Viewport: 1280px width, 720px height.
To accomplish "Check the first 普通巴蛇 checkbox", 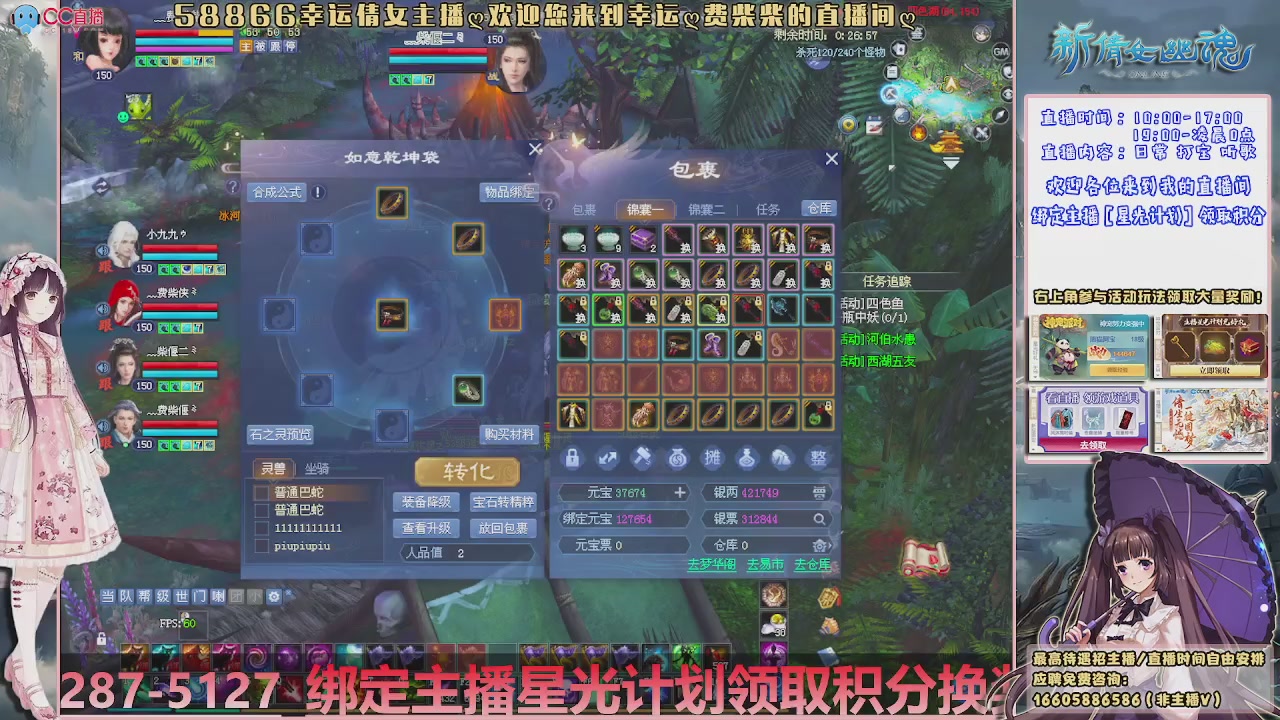I will (x=262, y=493).
